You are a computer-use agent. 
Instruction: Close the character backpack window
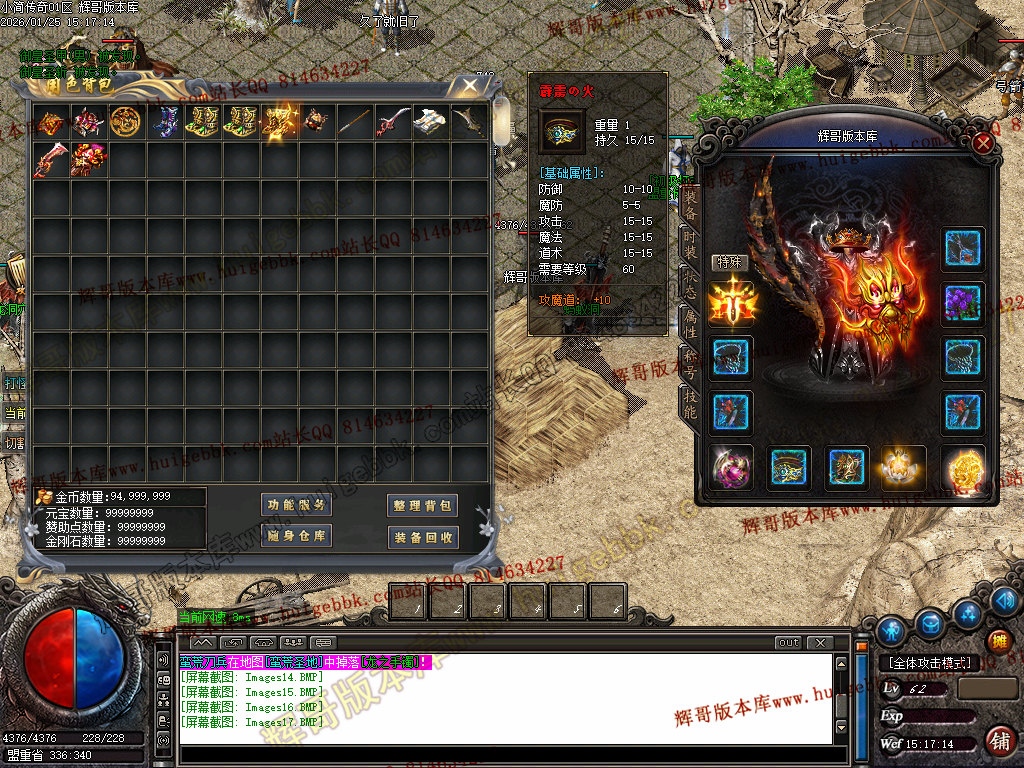coord(468,86)
